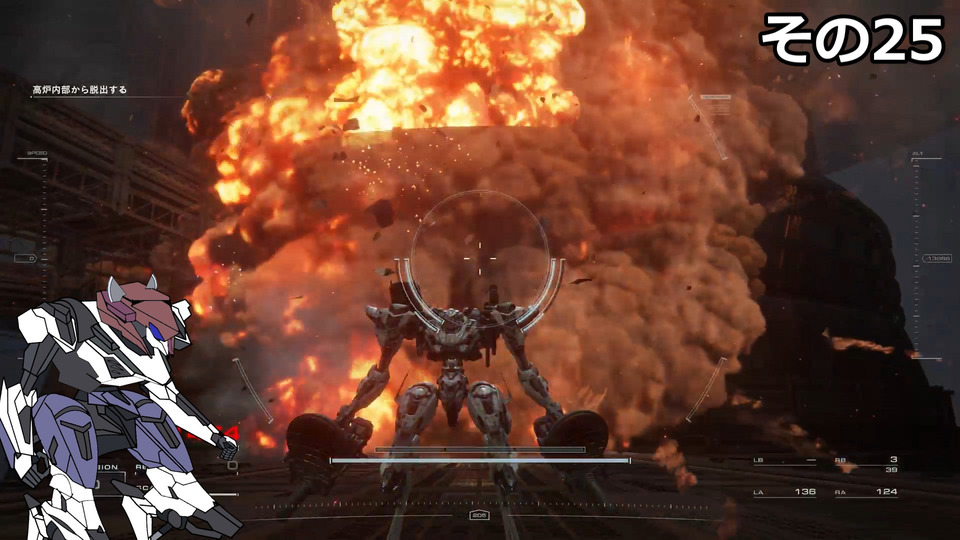The width and height of the screenshot is (960, 540).
Task: Select the 高炉内部から脱出する objective tracker
Action: 80,90
